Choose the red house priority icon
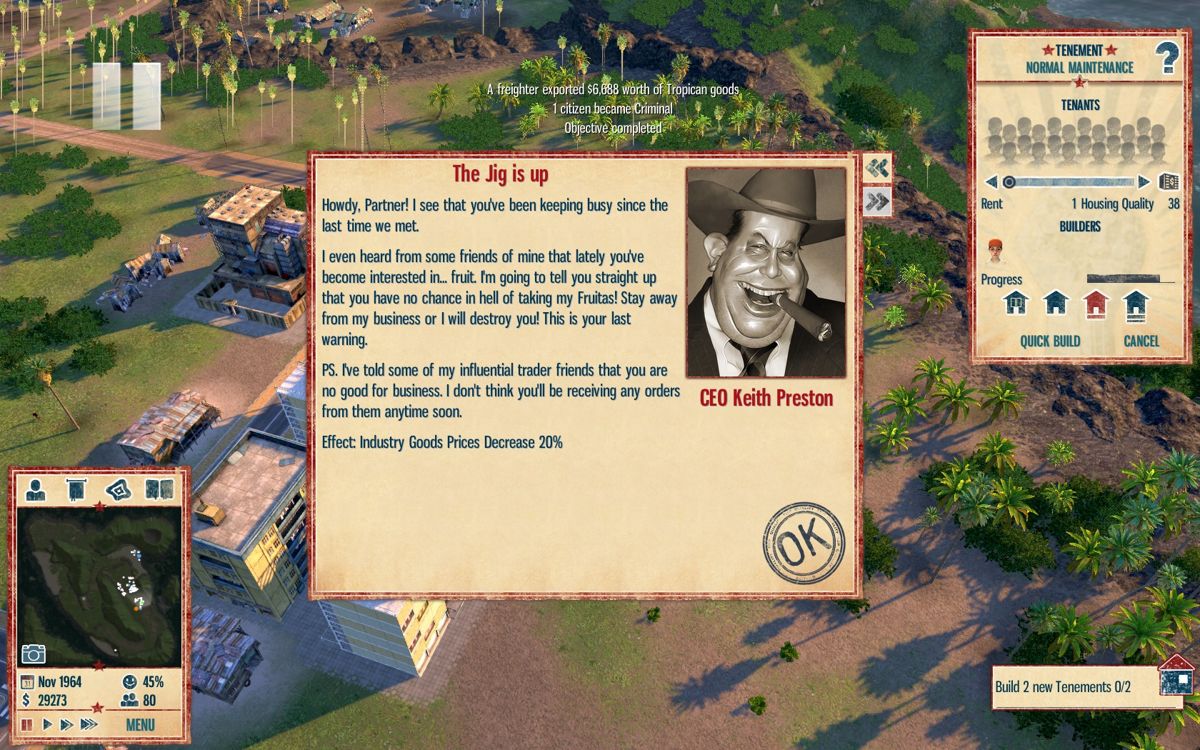The height and width of the screenshot is (750, 1200). [1096, 302]
